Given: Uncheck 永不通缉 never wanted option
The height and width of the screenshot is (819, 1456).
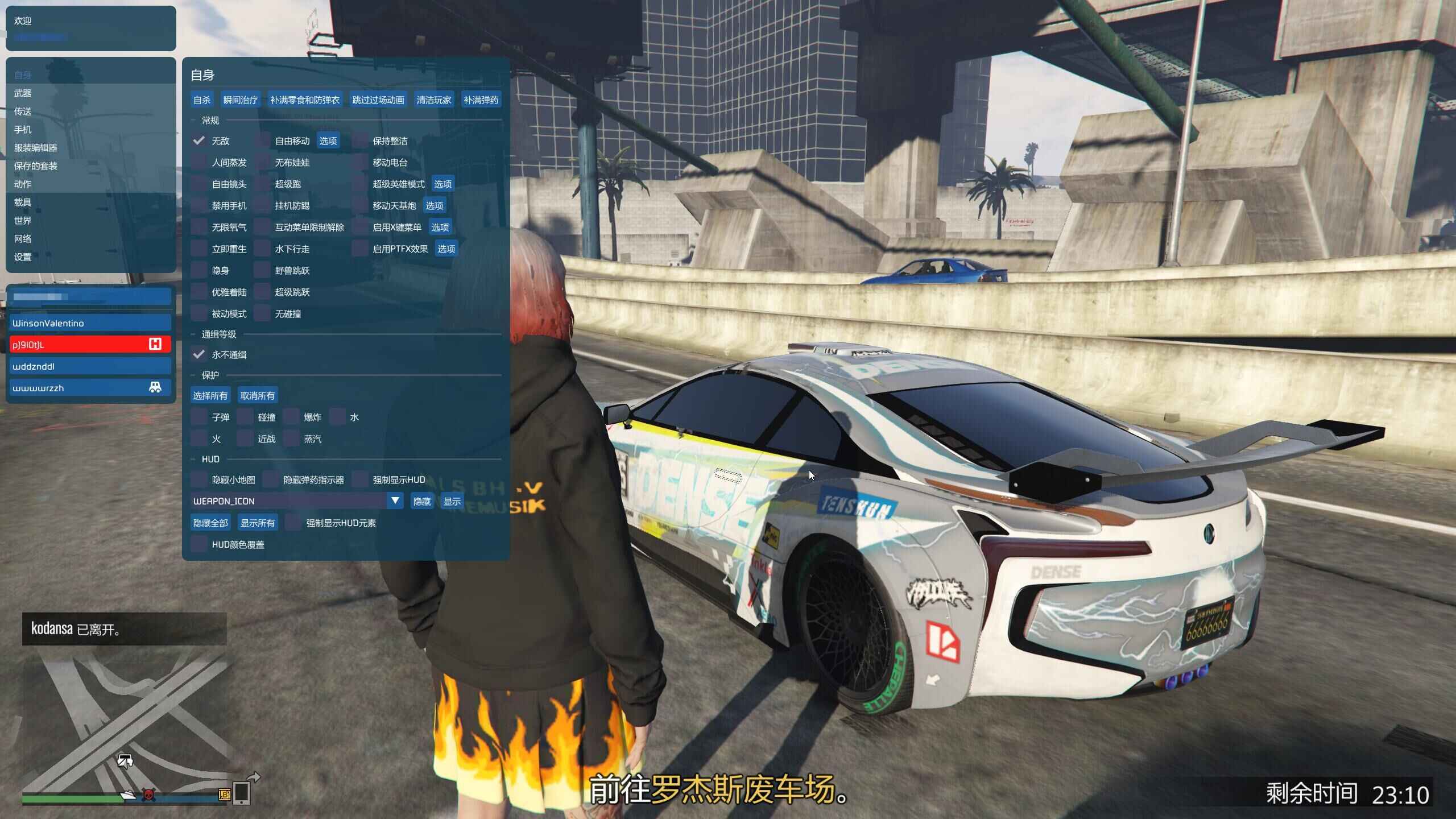Looking at the screenshot, I should [x=199, y=354].
